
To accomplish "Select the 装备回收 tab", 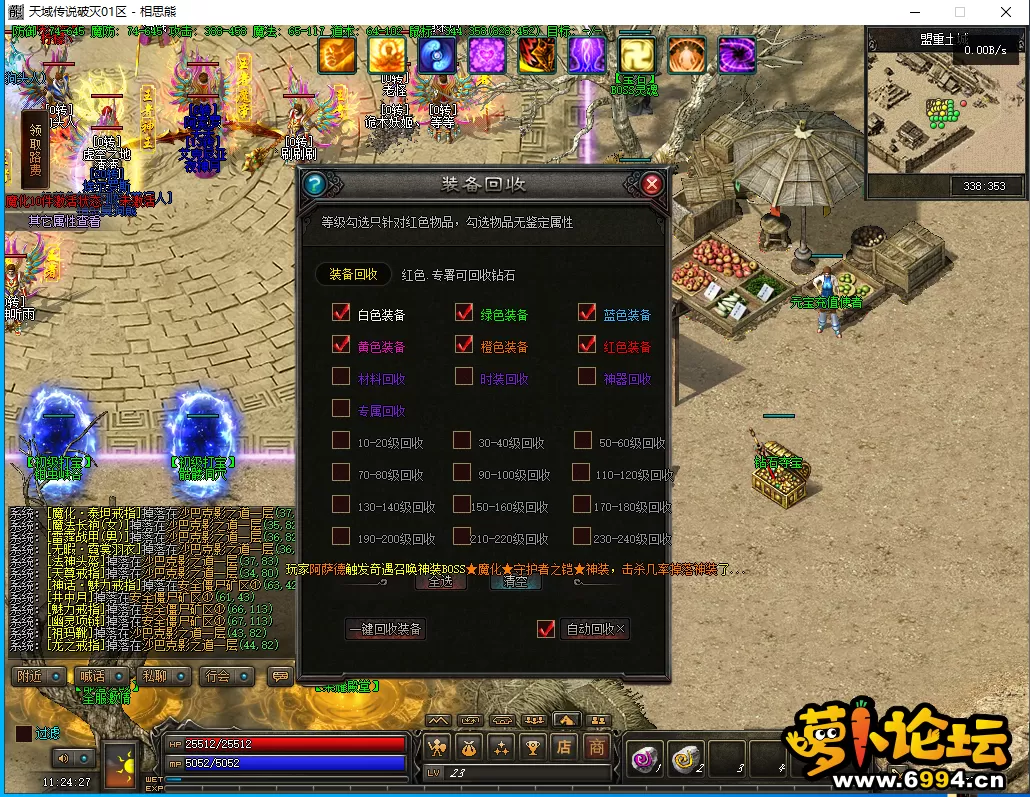I will pos(353,274).
